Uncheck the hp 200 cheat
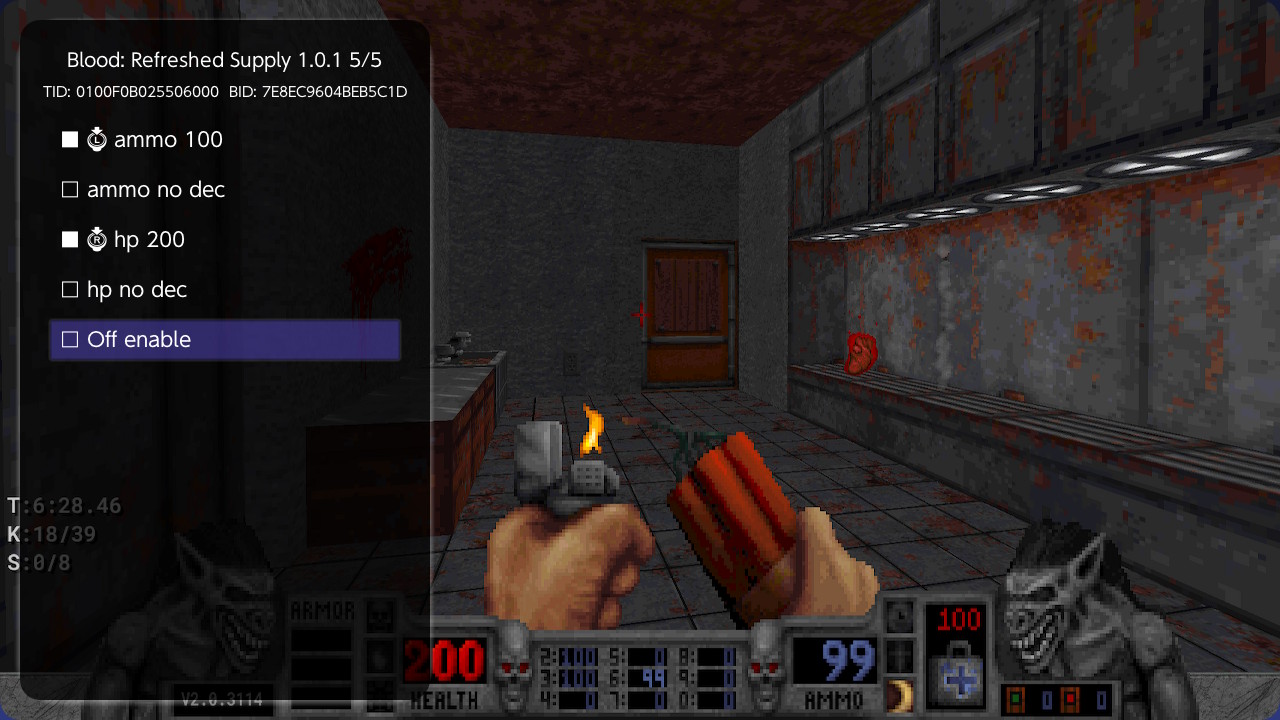1280x720 pixels. [x=70, y=239]
